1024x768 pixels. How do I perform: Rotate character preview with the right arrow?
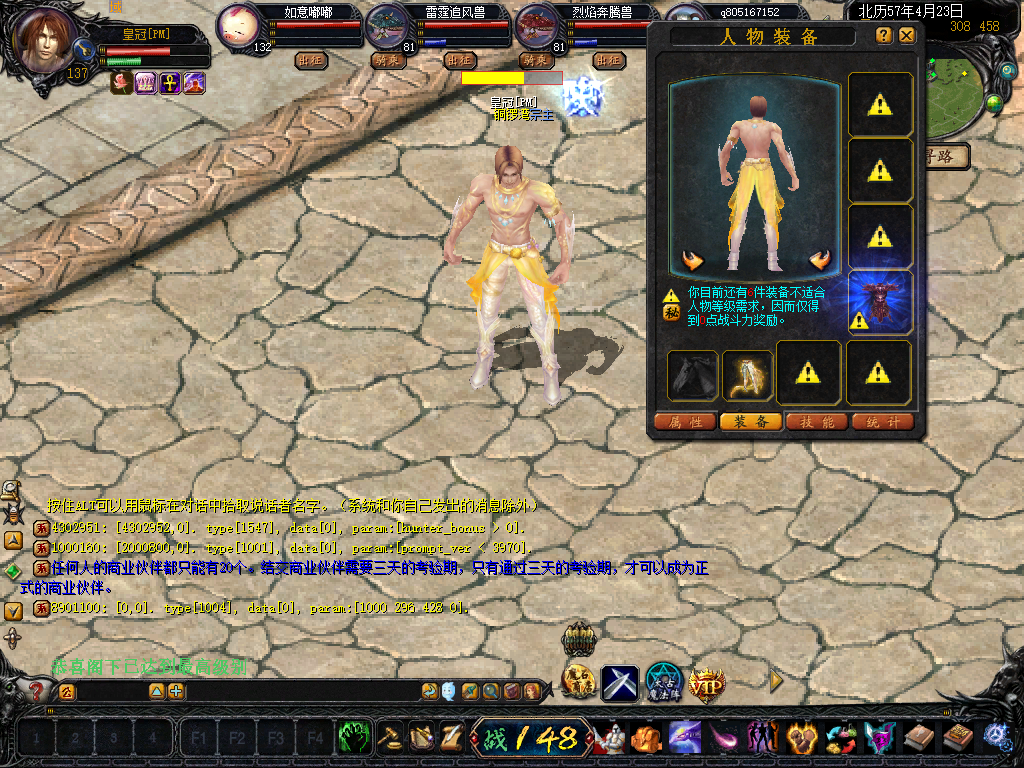click(x=821, y=261)
